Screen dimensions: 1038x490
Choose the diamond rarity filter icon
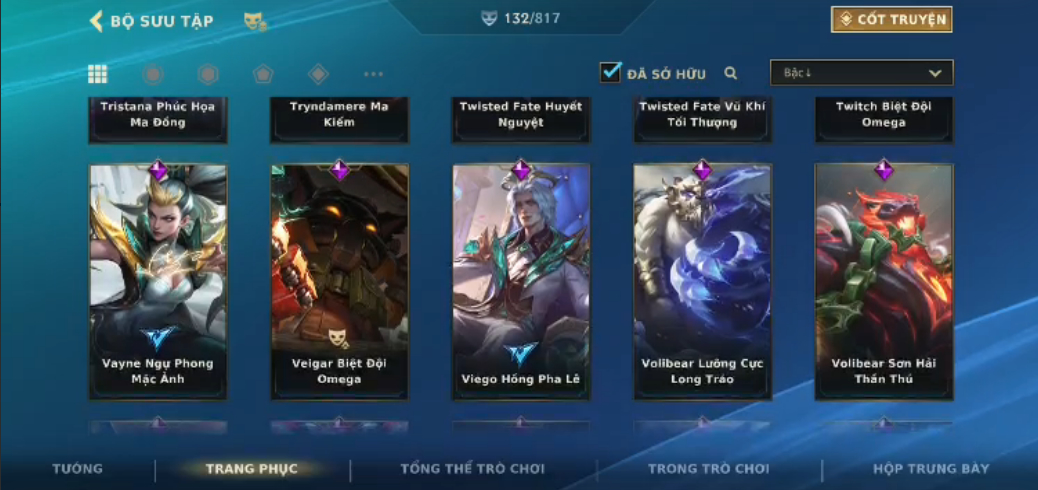pos(318,74)
